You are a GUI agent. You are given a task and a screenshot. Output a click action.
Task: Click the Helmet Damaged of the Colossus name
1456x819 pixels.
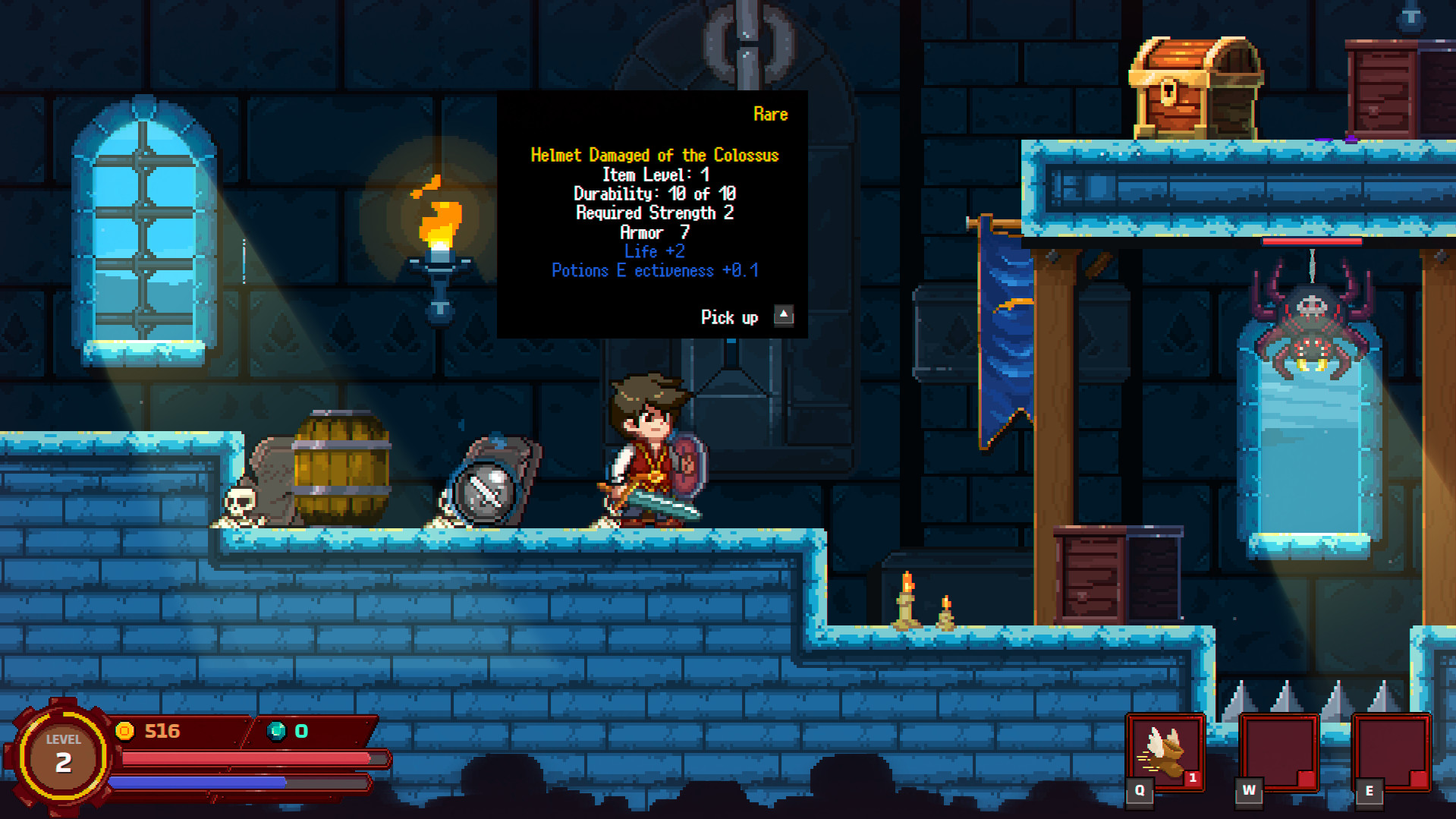coord(655,154)
